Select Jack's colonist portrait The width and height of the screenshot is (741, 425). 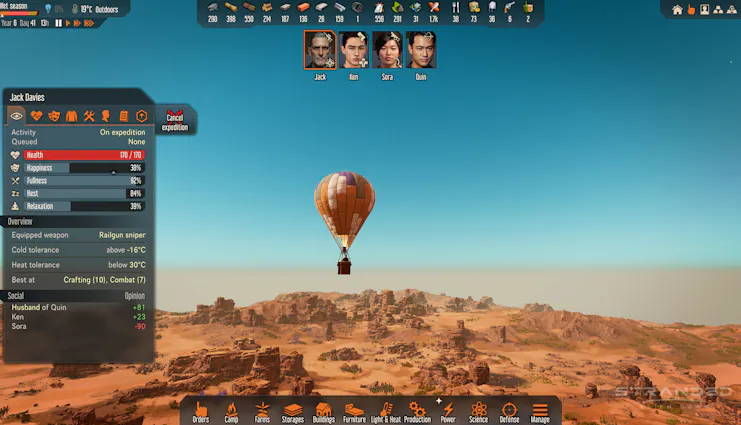(x=320, y=50)
